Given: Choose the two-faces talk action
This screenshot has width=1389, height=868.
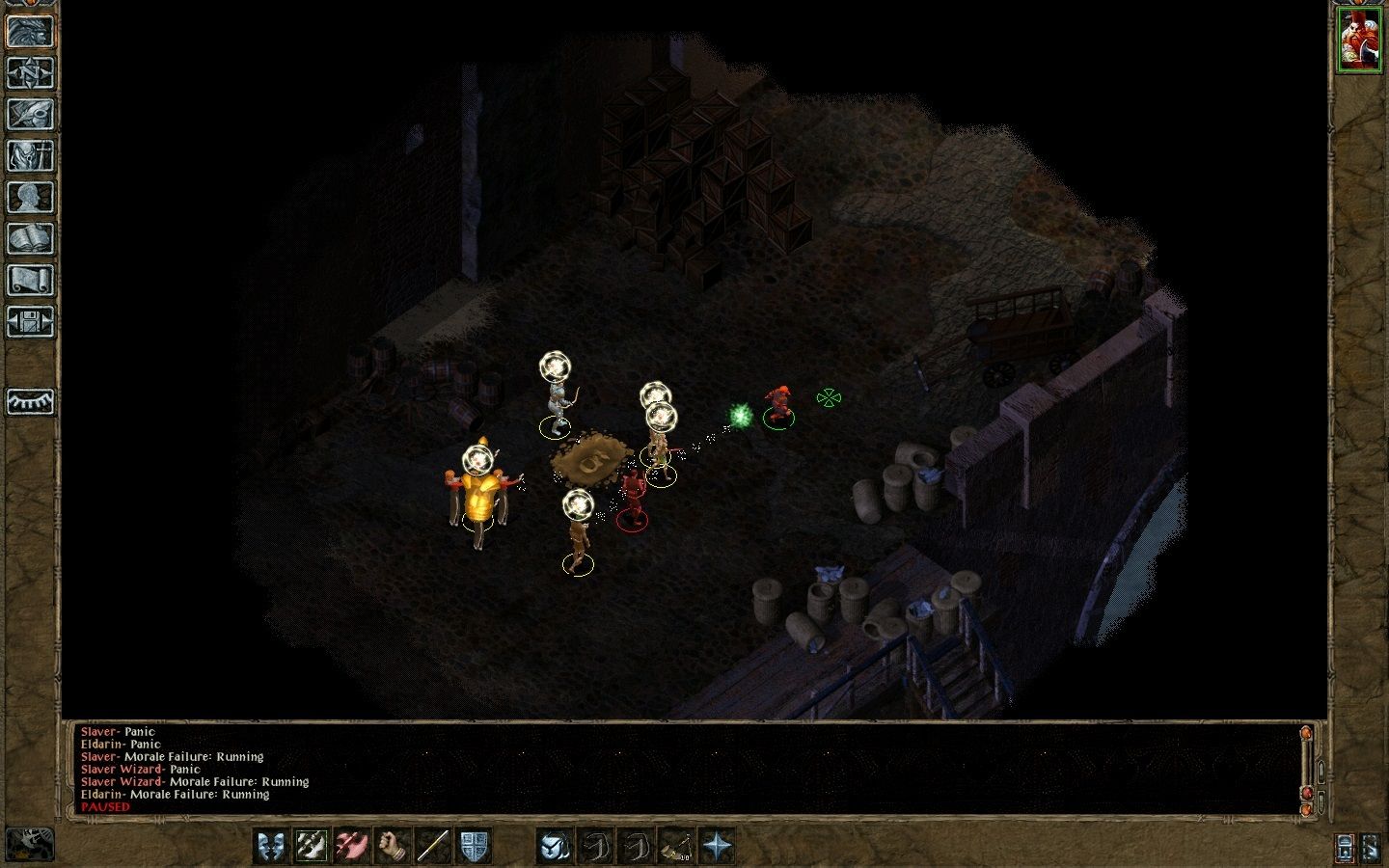Looking at the screenshot, I should tap(271, 846).
